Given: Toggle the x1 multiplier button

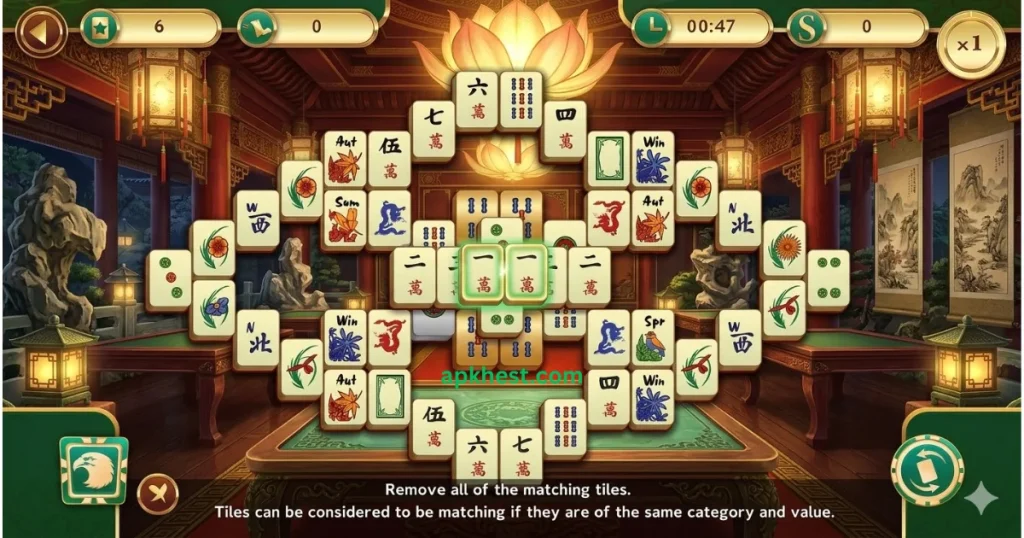Looking at the screenshot, I should [970, 44].
